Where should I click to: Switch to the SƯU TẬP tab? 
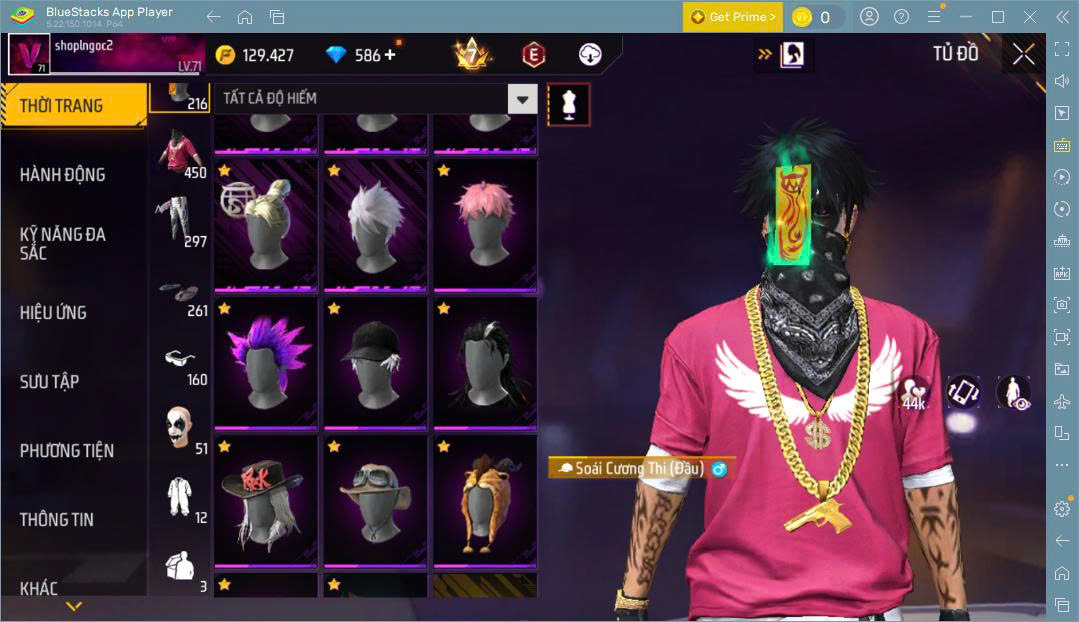click(50, 381)
